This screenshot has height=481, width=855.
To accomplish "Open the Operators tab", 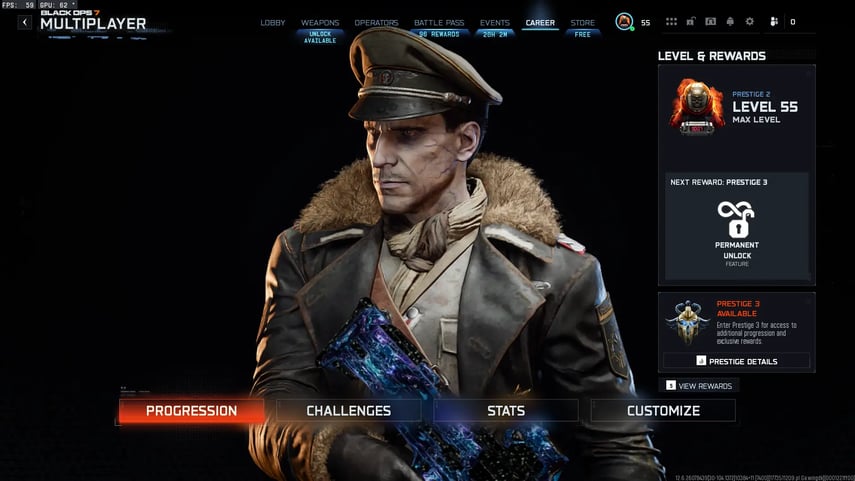I will 376,22.
